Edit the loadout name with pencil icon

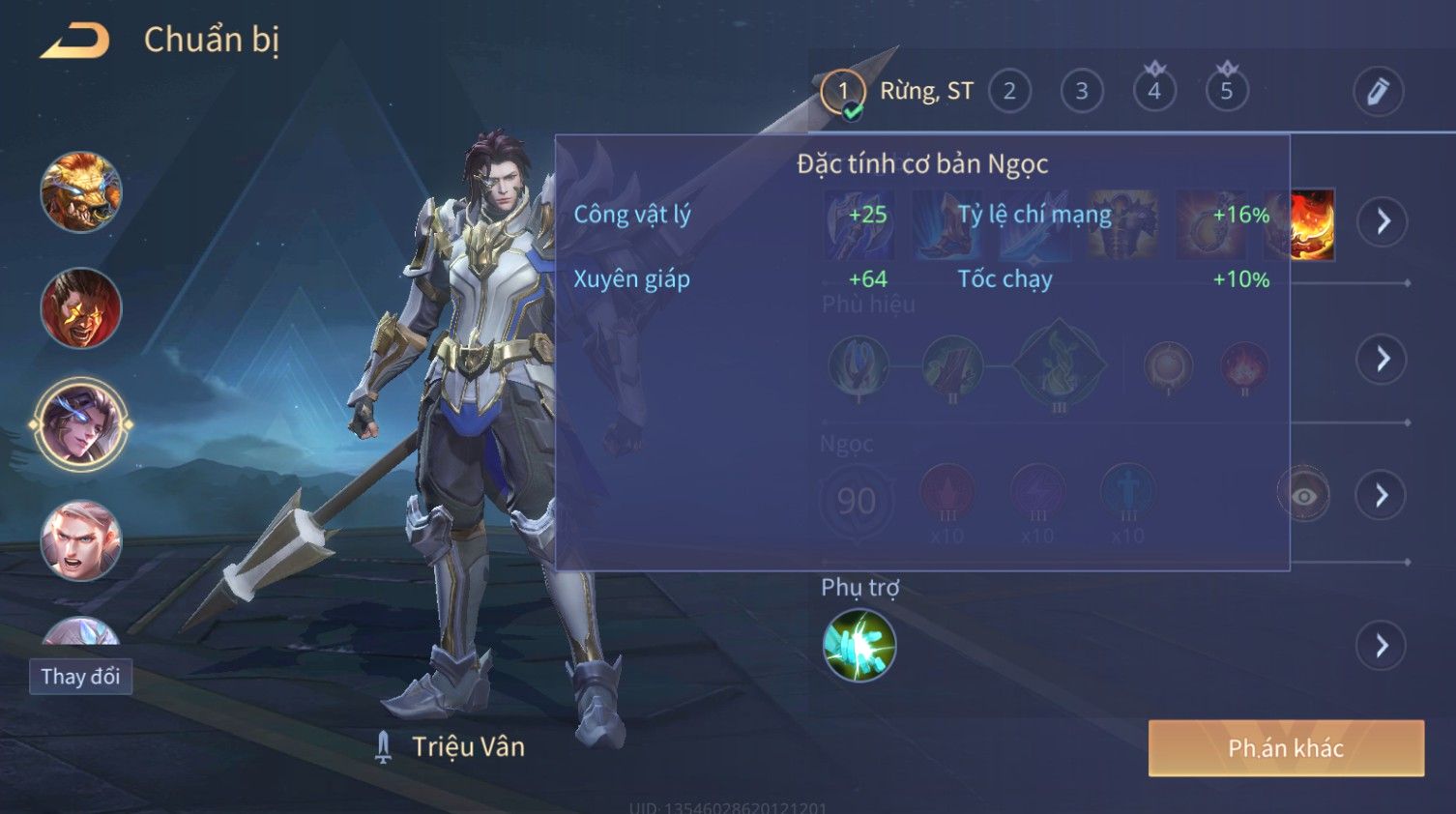click(x=1378, y=92)
